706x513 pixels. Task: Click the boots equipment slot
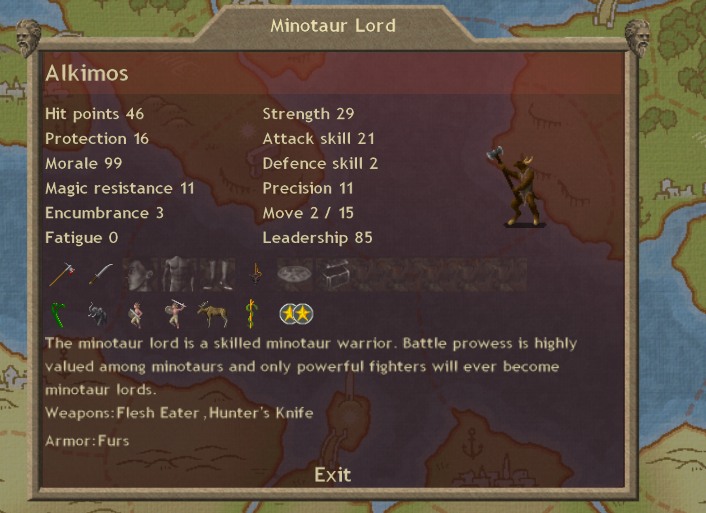[217, 274]
